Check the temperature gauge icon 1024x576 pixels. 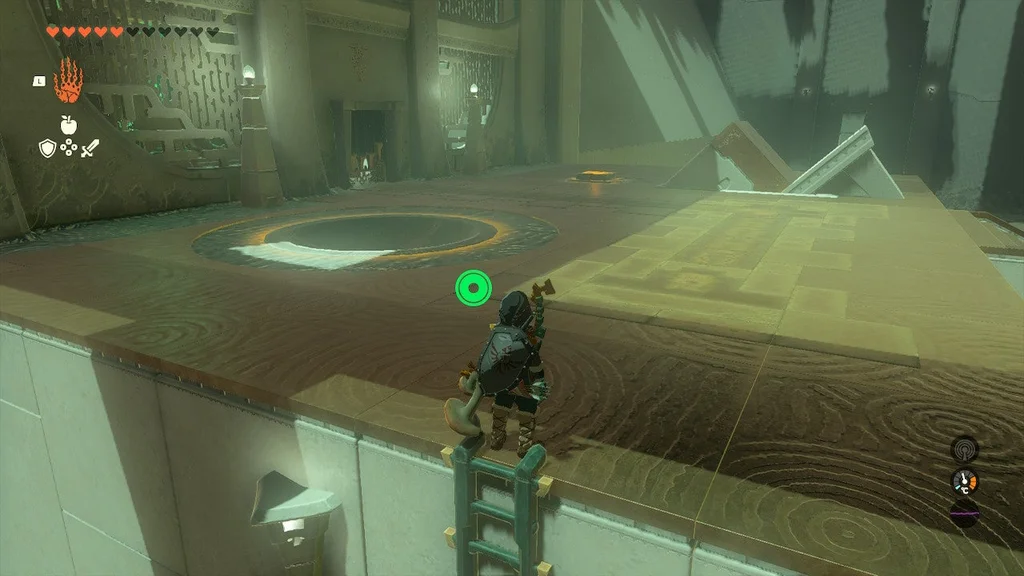coord(964,481)
